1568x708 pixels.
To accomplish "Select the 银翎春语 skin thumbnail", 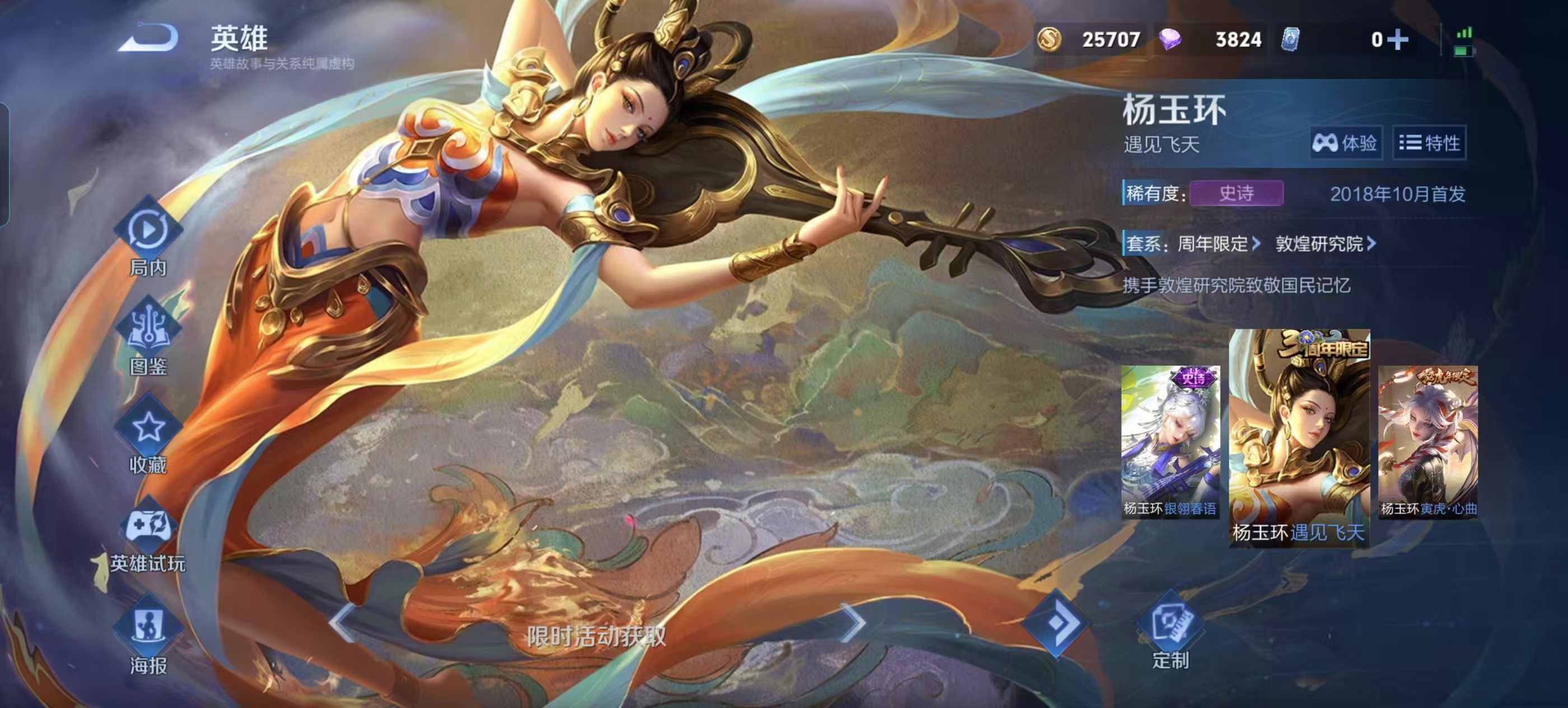I will [1170, 442].
